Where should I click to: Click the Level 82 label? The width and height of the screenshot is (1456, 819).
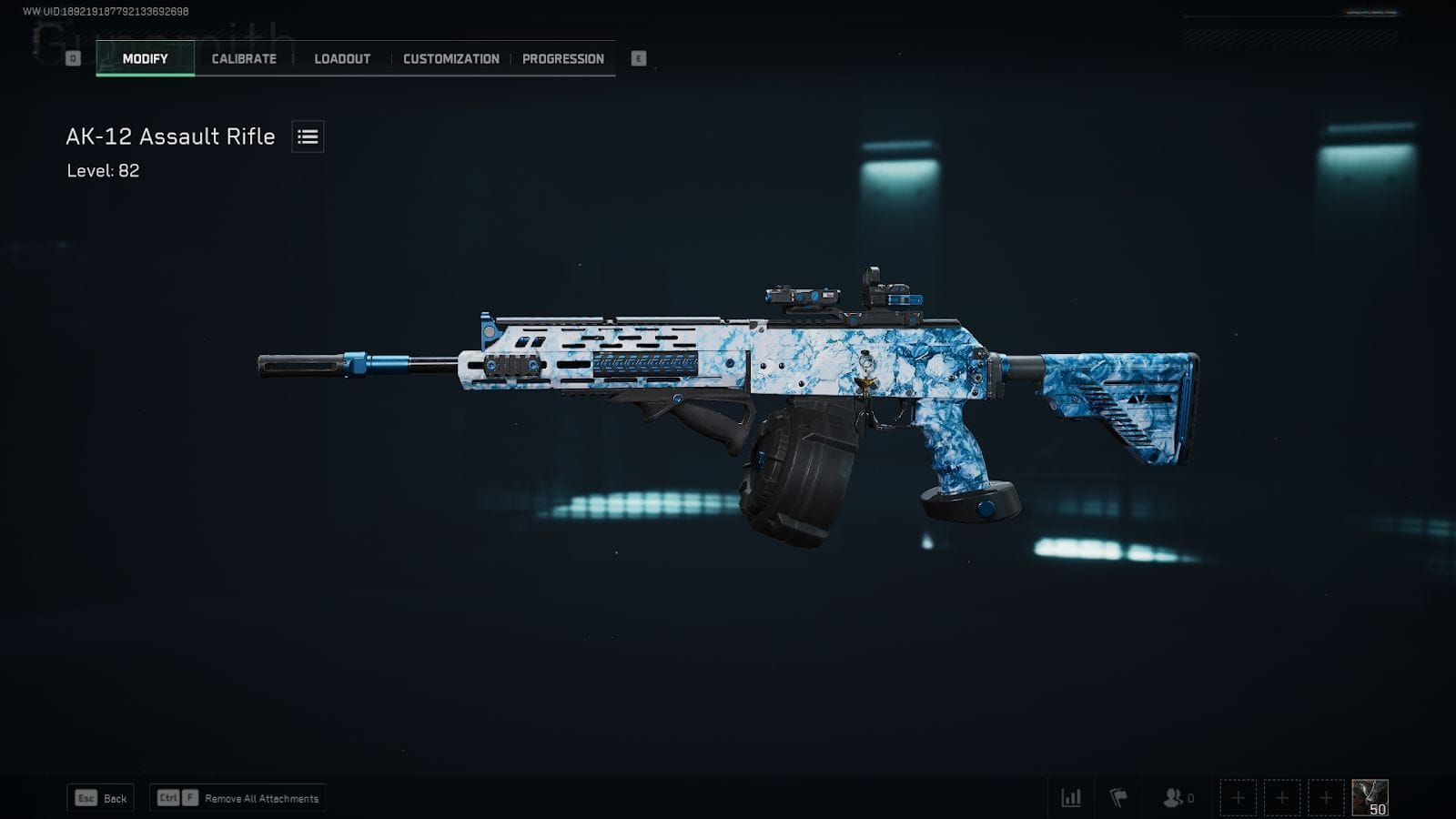coord(102,171)
